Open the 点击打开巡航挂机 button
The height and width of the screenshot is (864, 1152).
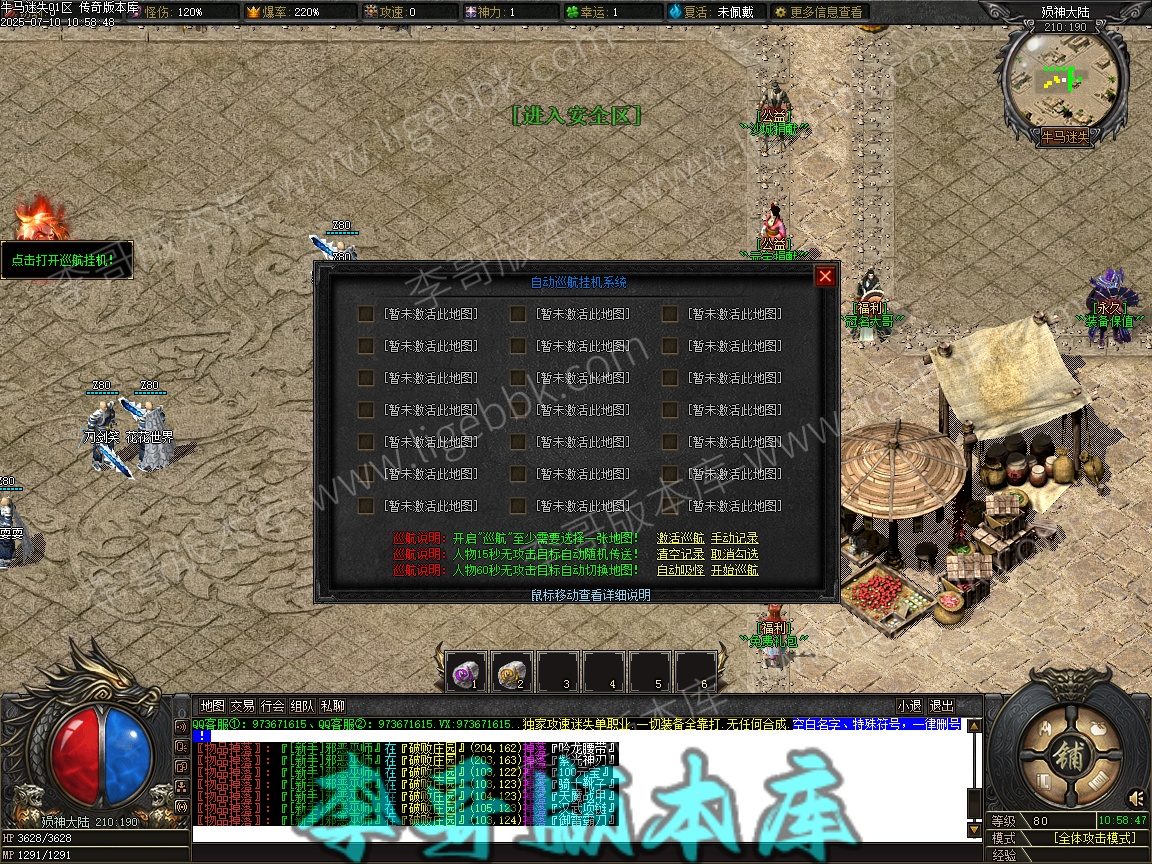coord(67,260)
